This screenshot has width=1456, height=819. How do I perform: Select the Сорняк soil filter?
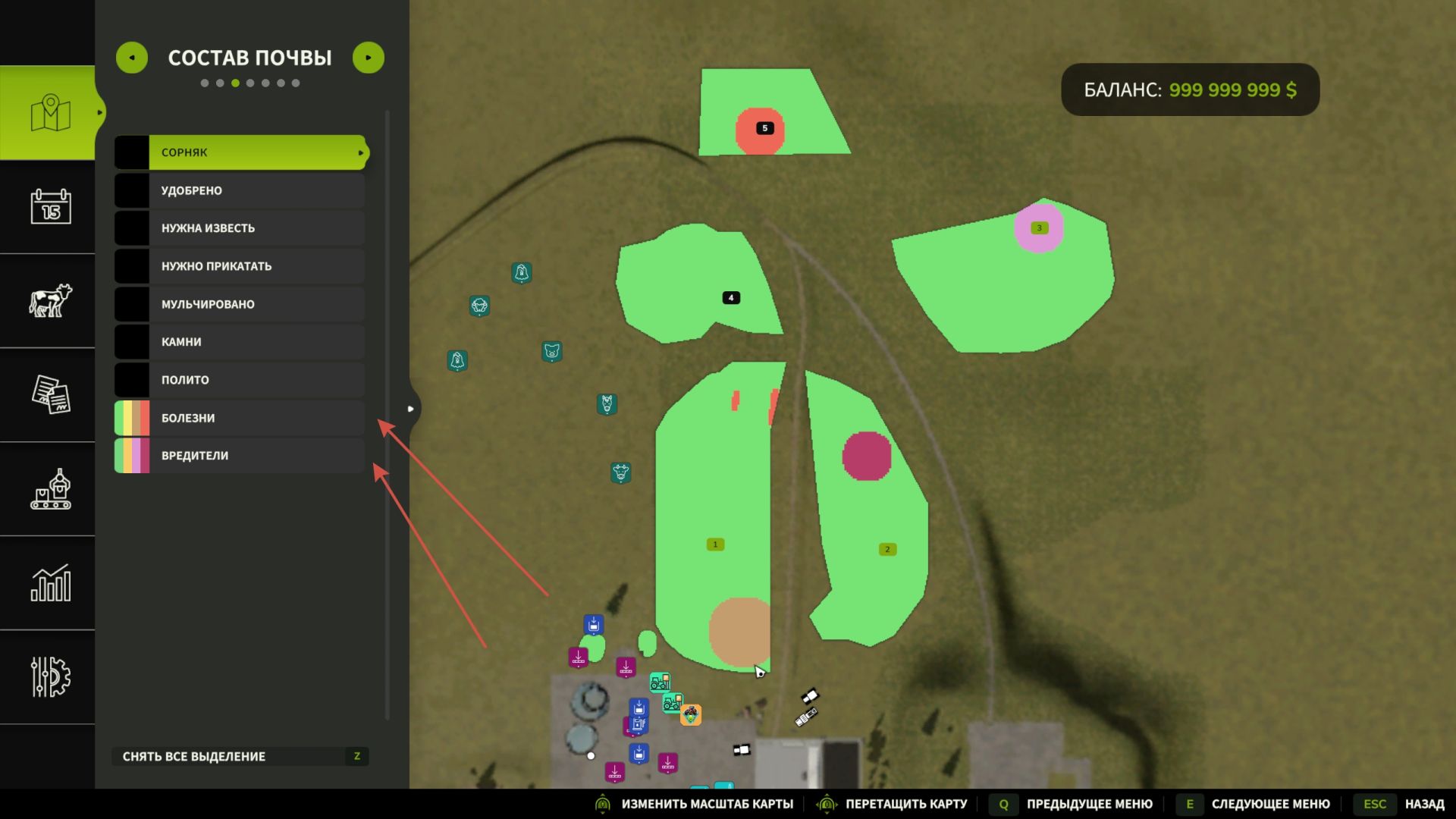[x=241, y=152]
